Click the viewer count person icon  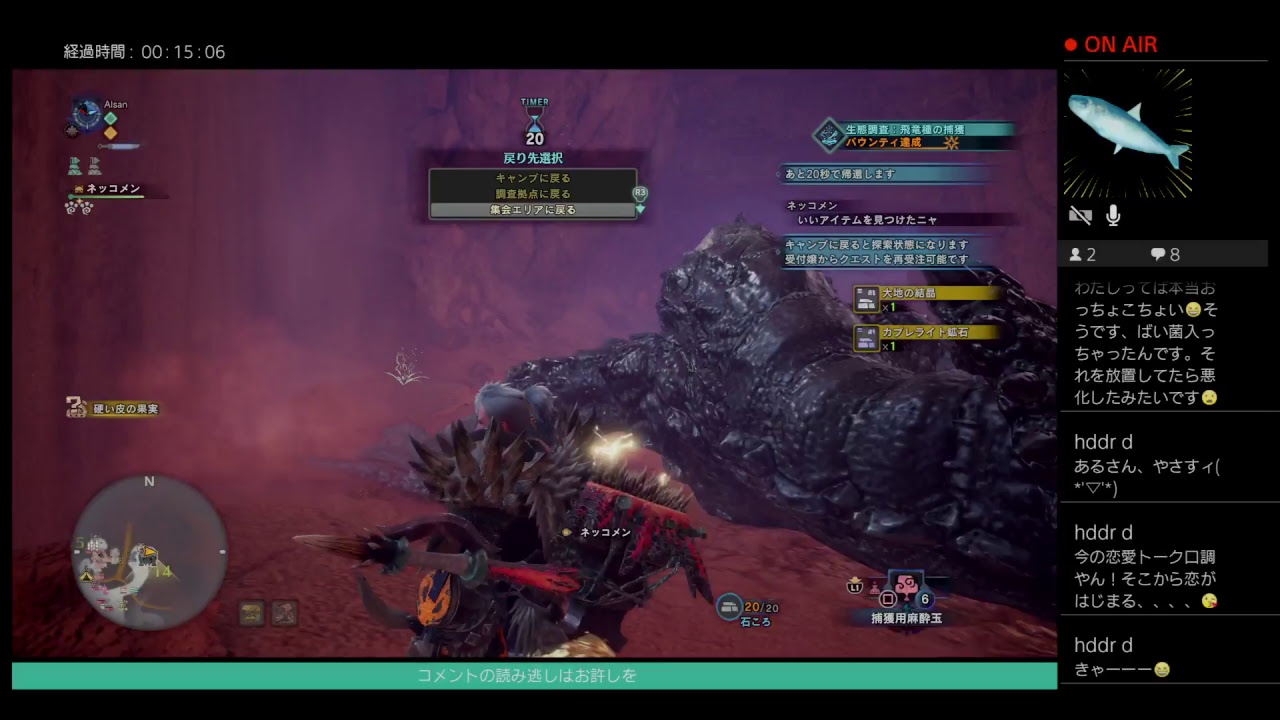(1076, 254)
